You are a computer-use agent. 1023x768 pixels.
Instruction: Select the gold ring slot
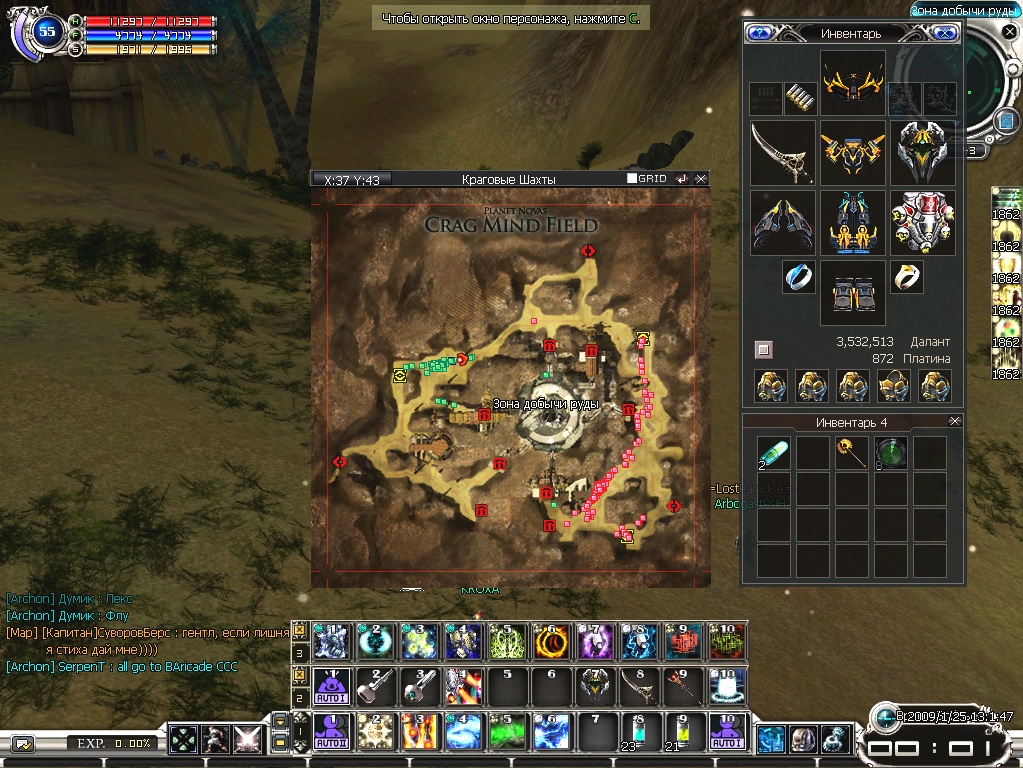906,277
